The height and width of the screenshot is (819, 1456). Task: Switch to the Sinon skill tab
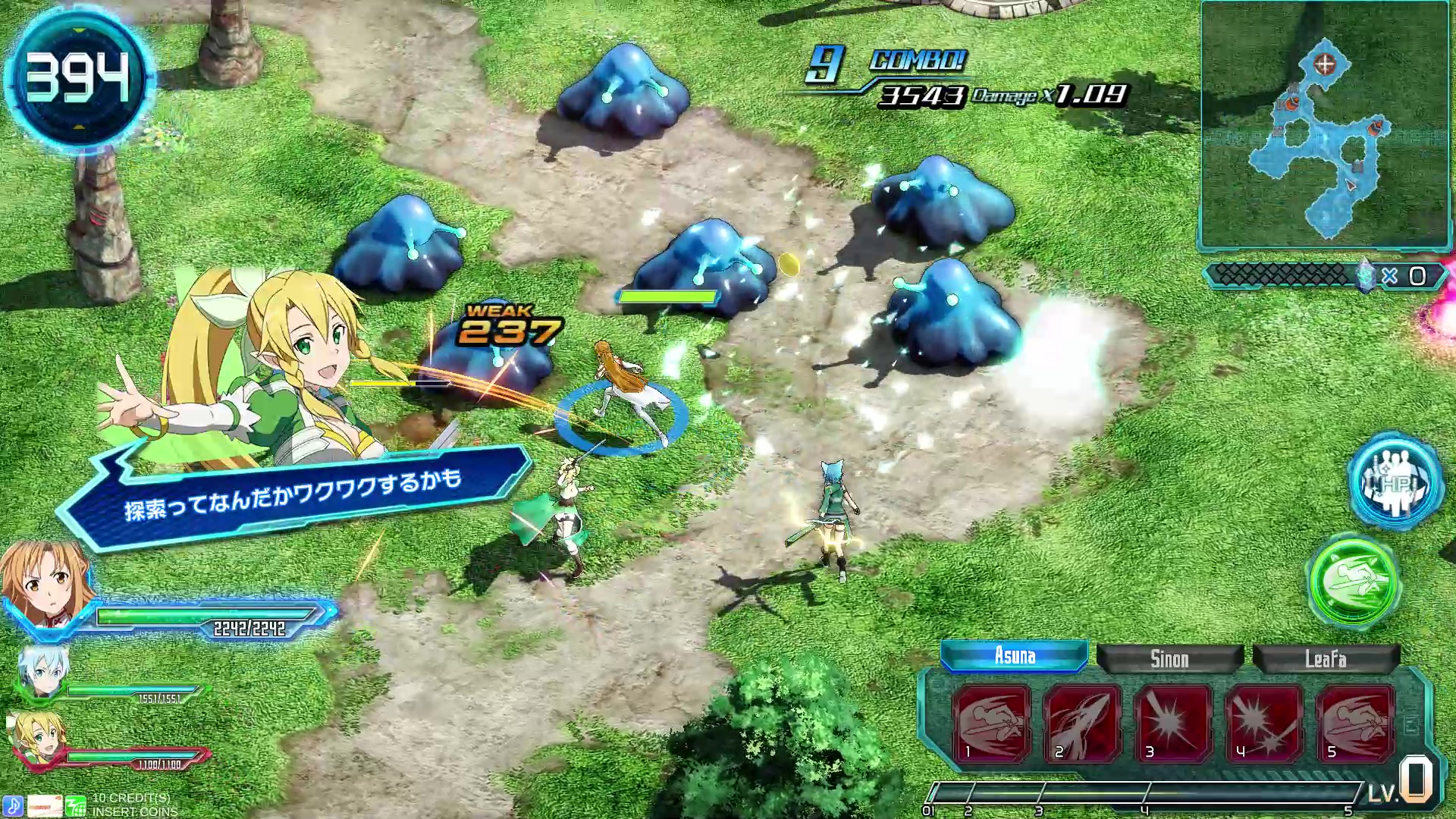(1169, 659)
